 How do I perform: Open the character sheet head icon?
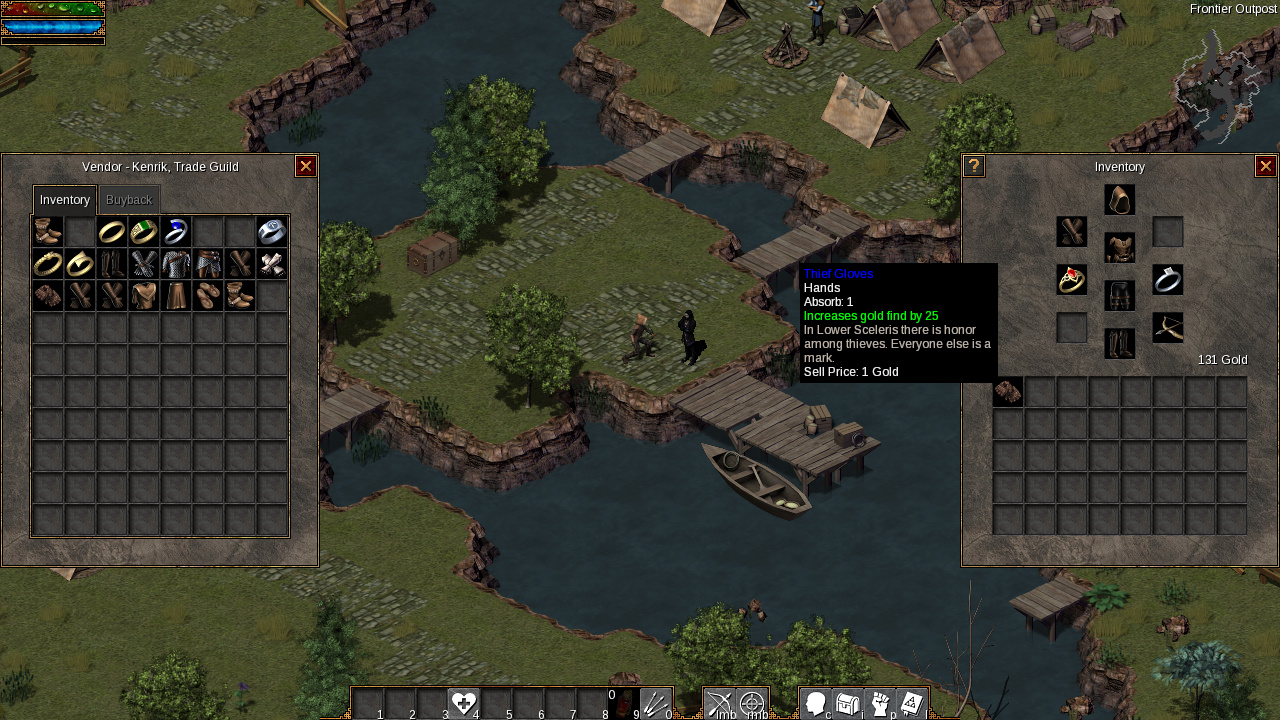(816, 704)
